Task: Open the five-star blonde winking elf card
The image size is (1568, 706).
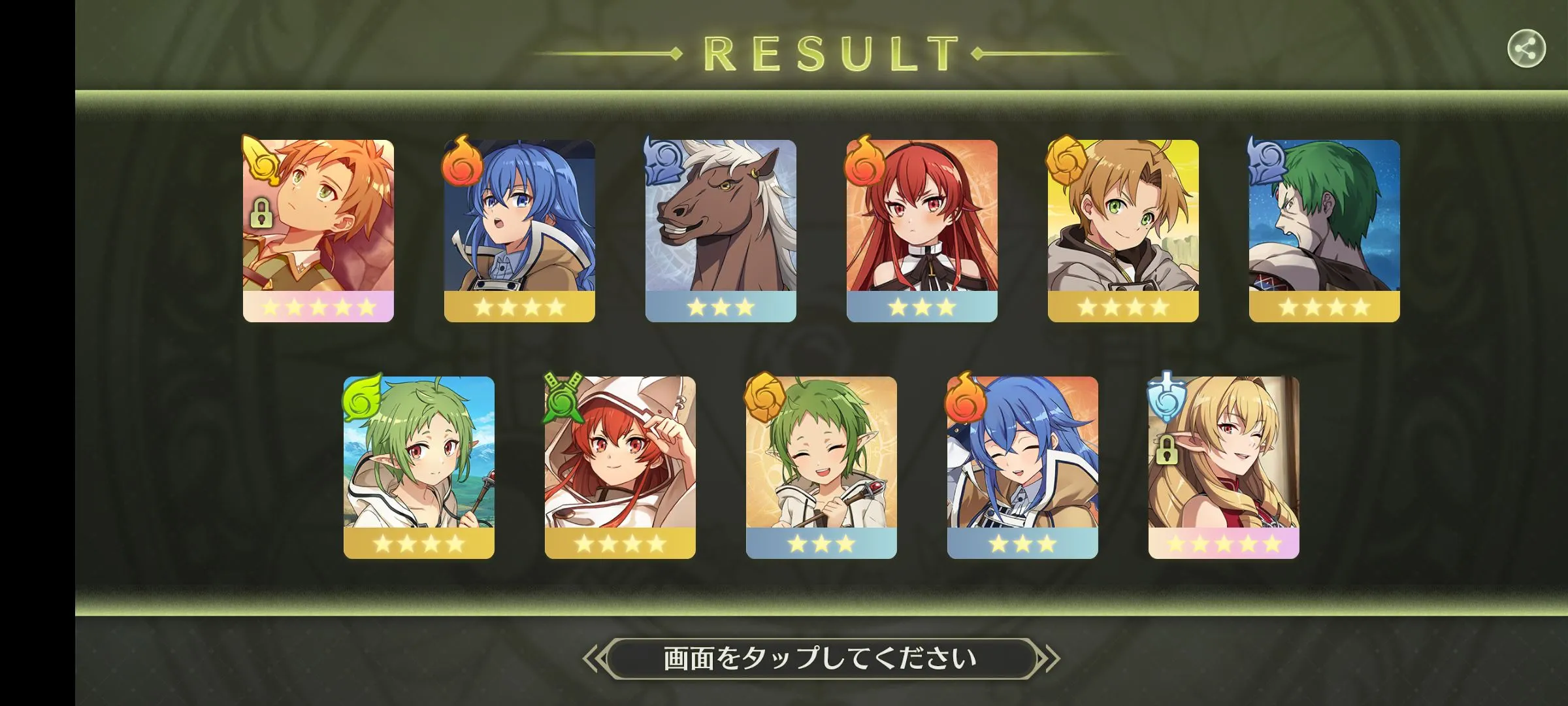Action: pos(1224,467)
